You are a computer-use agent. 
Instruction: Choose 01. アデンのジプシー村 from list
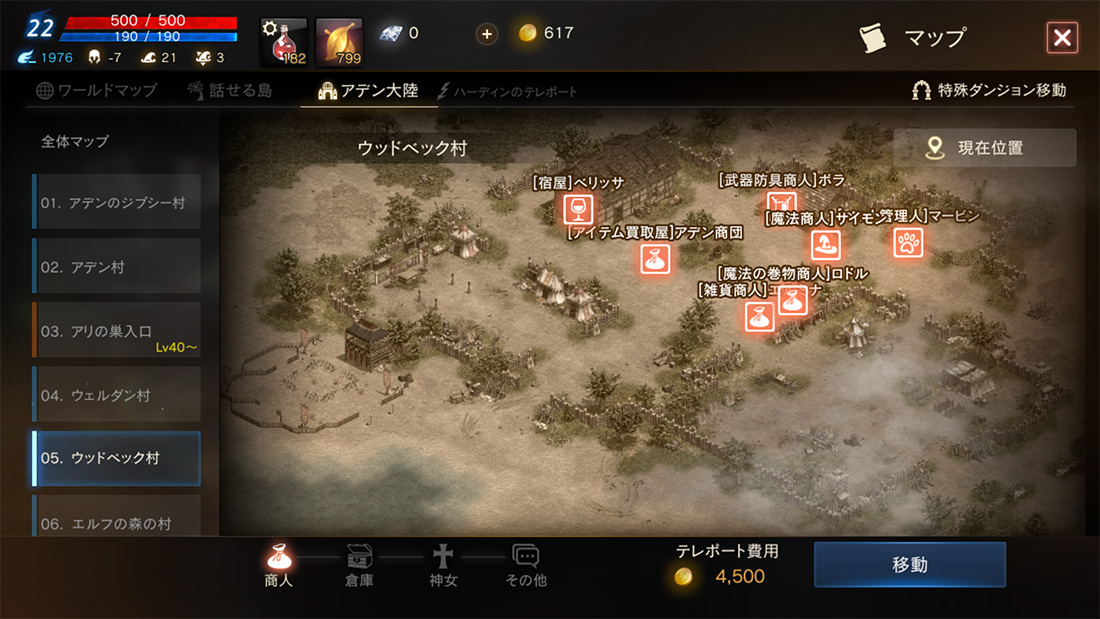coord(116,202)
